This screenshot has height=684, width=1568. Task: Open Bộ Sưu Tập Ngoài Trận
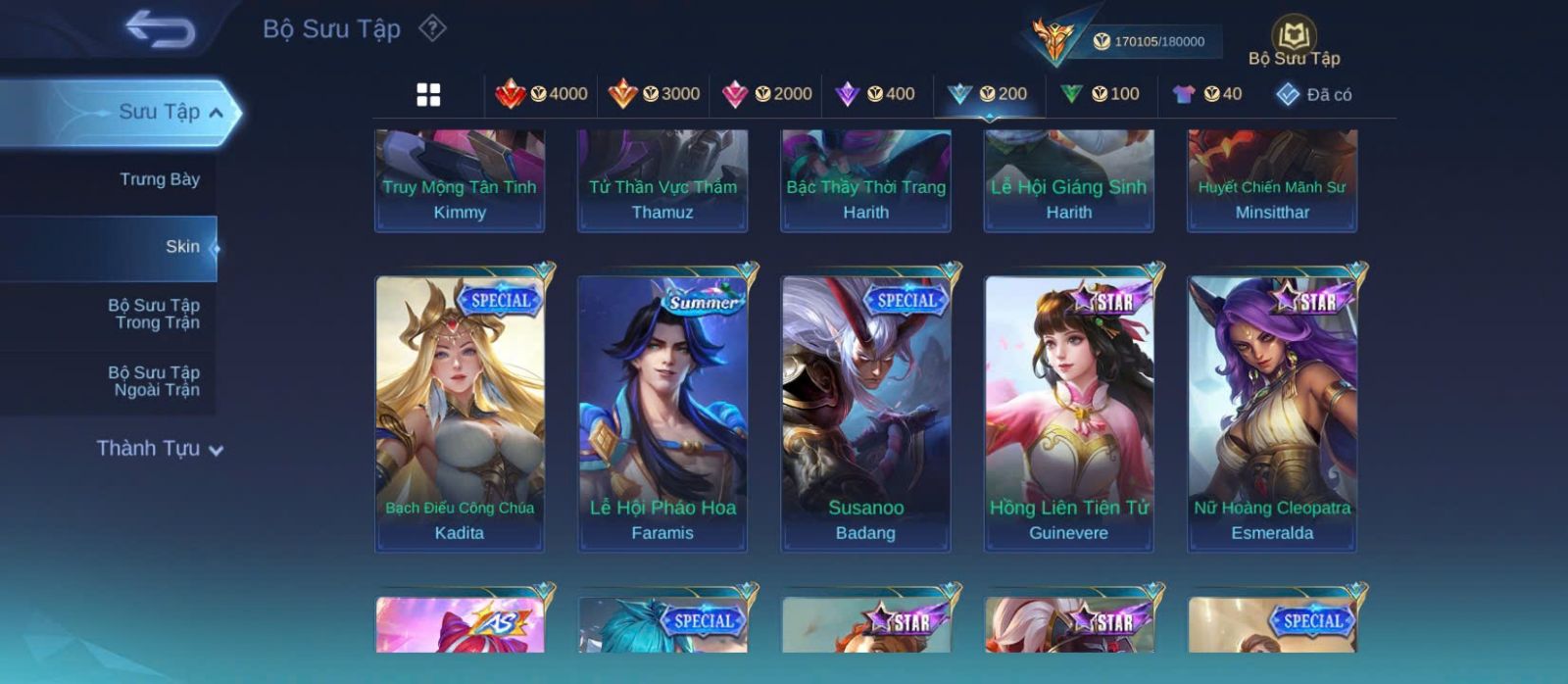154,381
